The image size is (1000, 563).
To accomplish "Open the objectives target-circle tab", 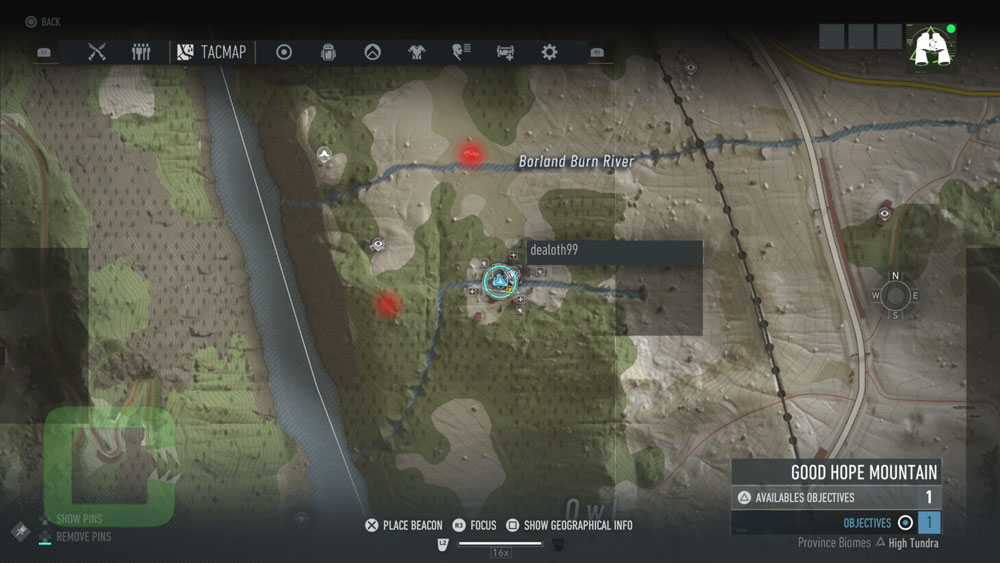I will 284,52.
